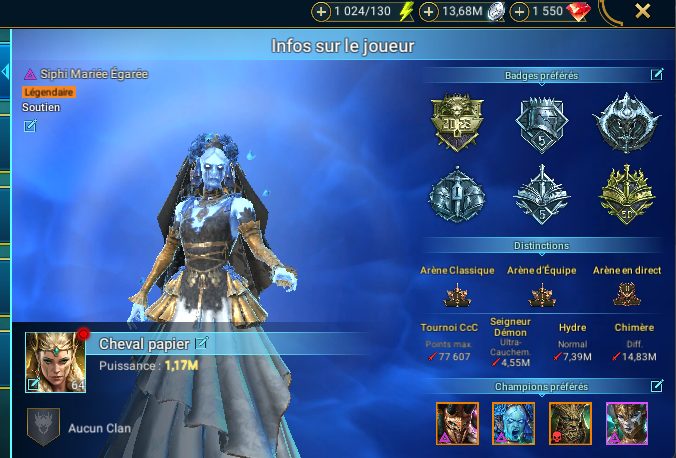Choose the favorite champion with the red skull
Screen dimensions: 676x458
coord(570,423)
